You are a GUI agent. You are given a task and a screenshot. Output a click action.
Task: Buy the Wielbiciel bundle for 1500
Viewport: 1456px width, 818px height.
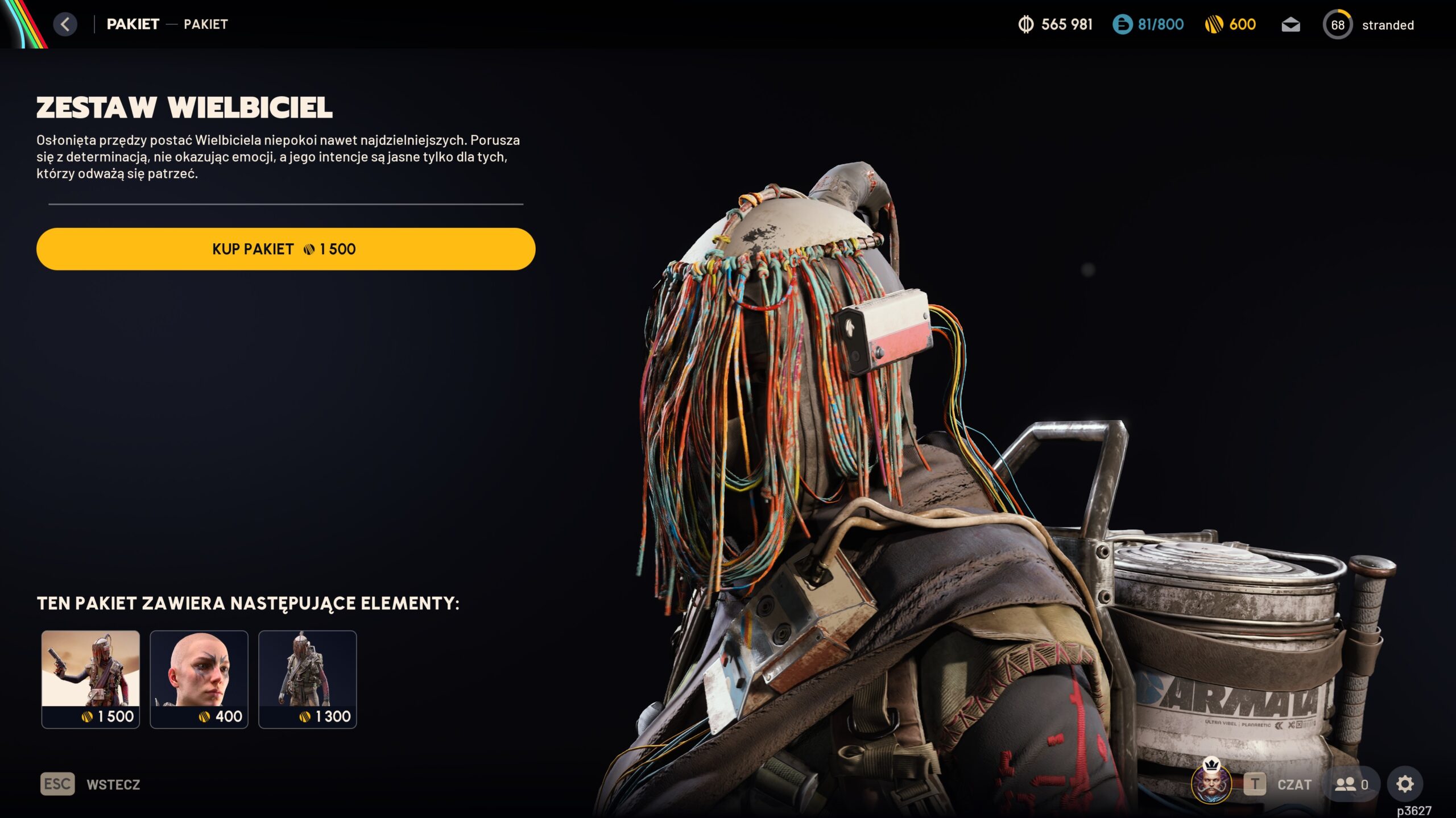pos(286,249)
